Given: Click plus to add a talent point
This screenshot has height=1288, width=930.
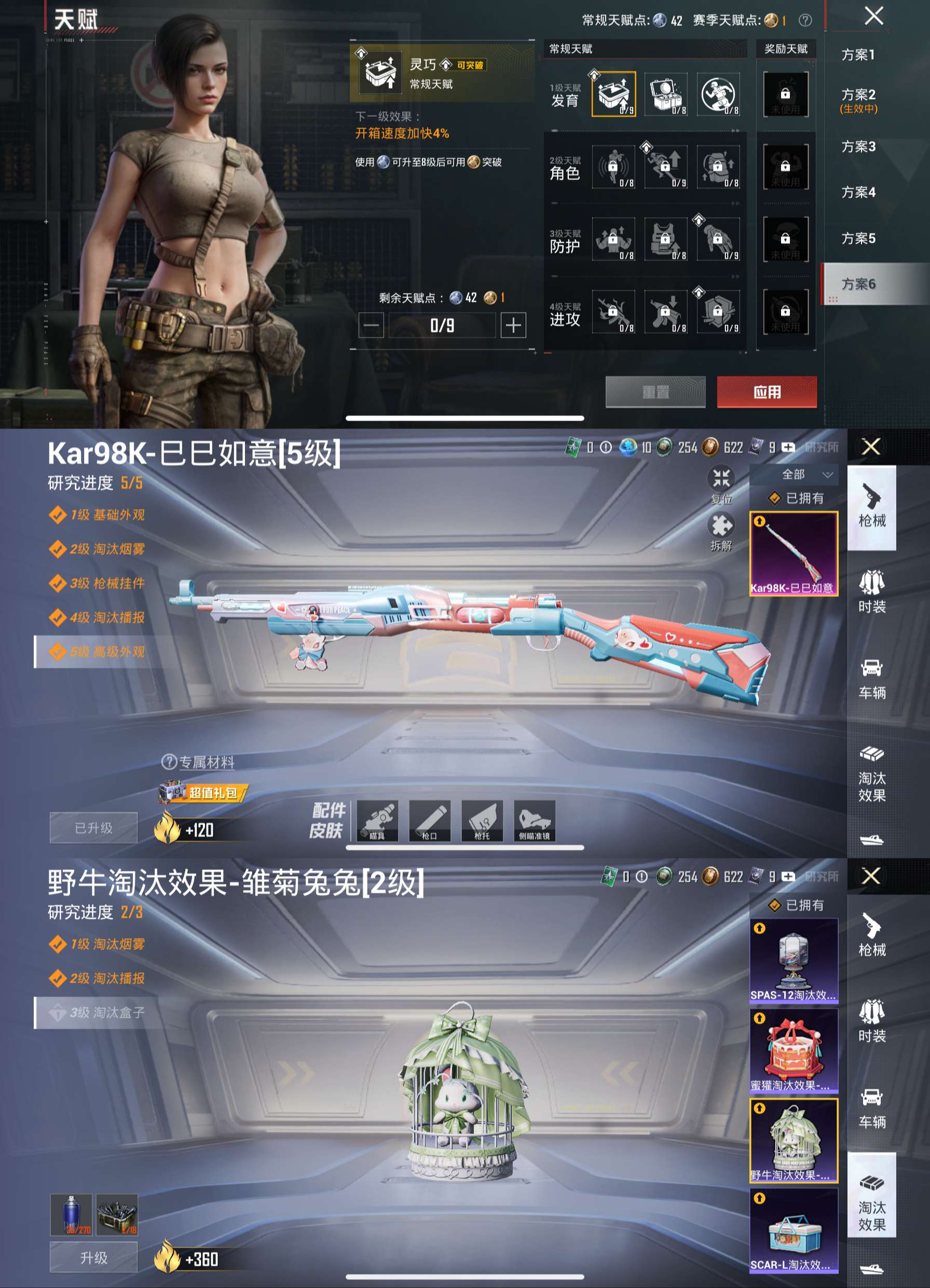Looking at the screenshot, I should pos(512,326).
